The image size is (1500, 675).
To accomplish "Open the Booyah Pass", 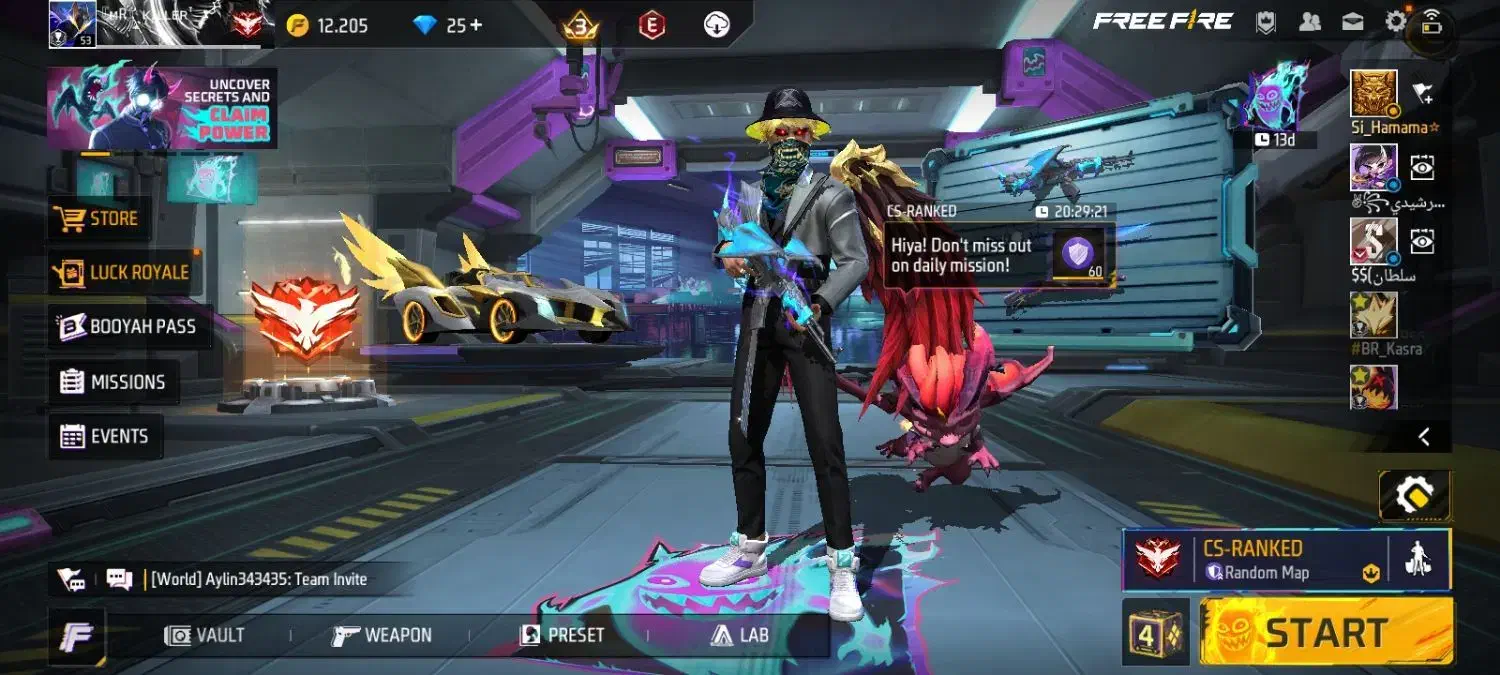I will (128, 327).
